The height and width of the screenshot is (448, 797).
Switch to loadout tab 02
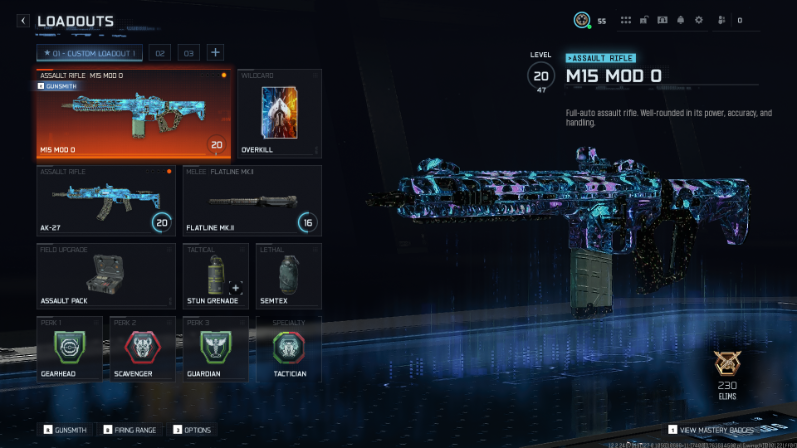click(160, 53)
